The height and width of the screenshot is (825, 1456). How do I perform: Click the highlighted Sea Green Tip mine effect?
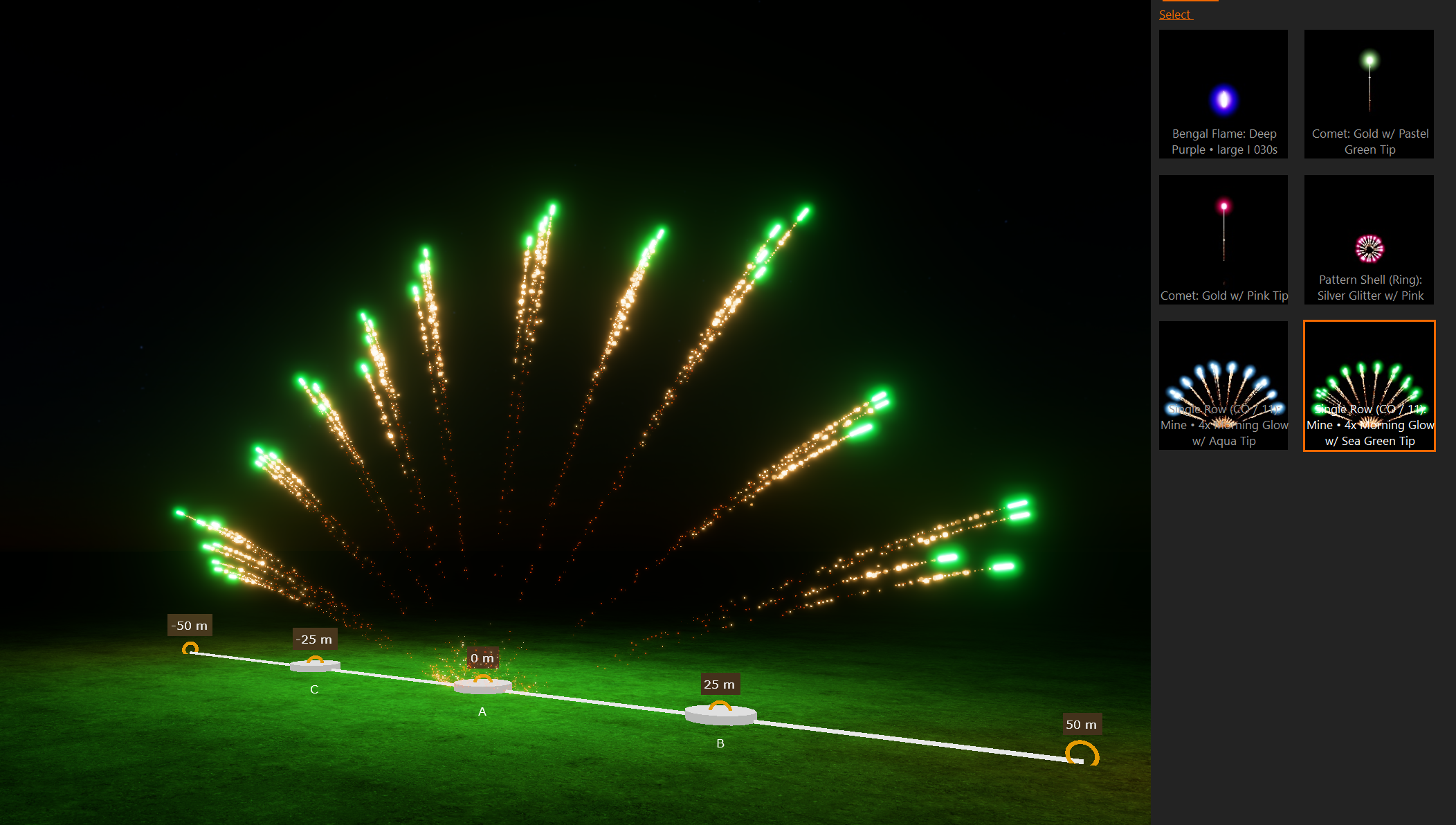1368,386
